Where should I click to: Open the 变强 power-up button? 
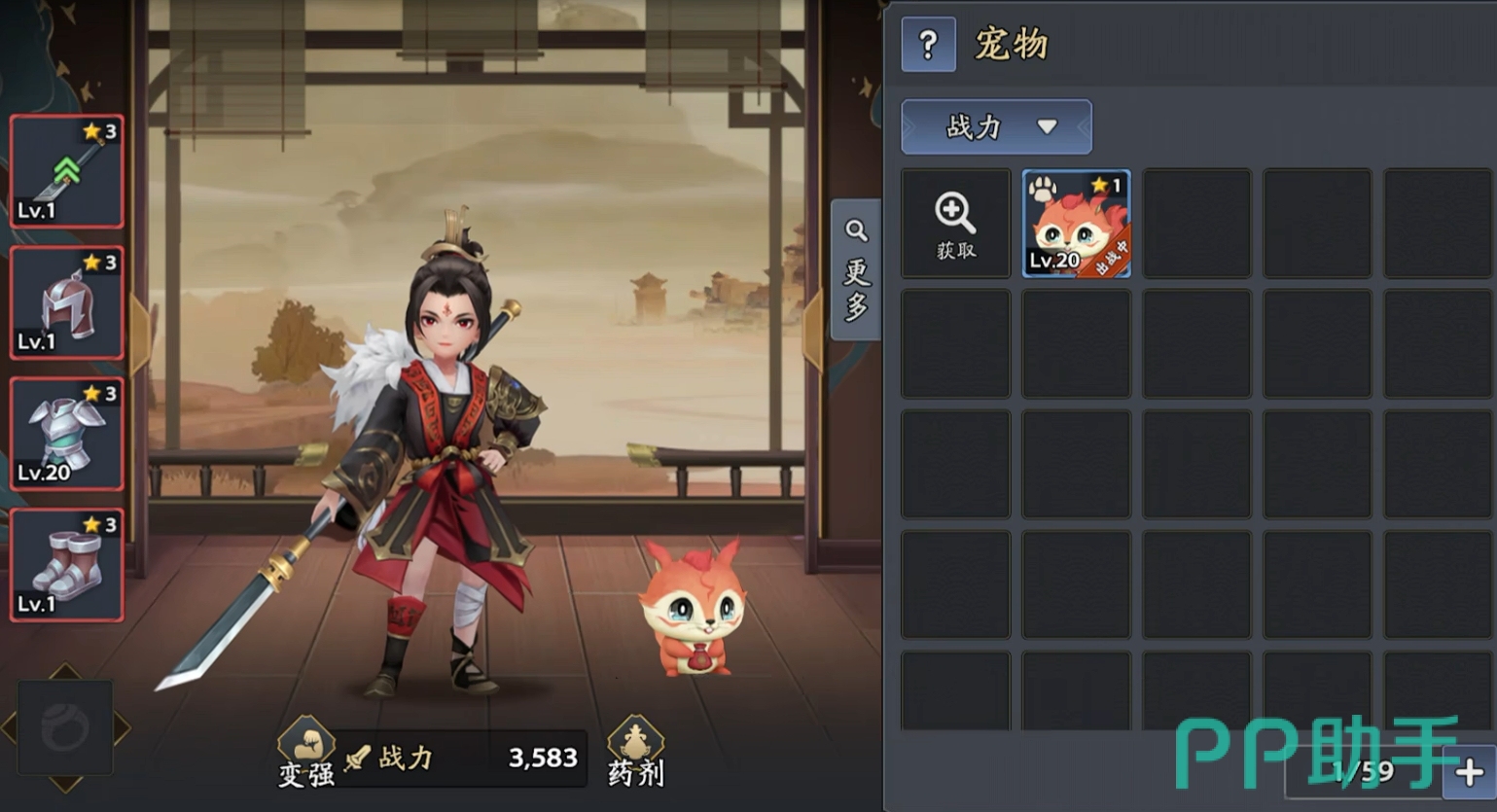click(x=306, y=754)
